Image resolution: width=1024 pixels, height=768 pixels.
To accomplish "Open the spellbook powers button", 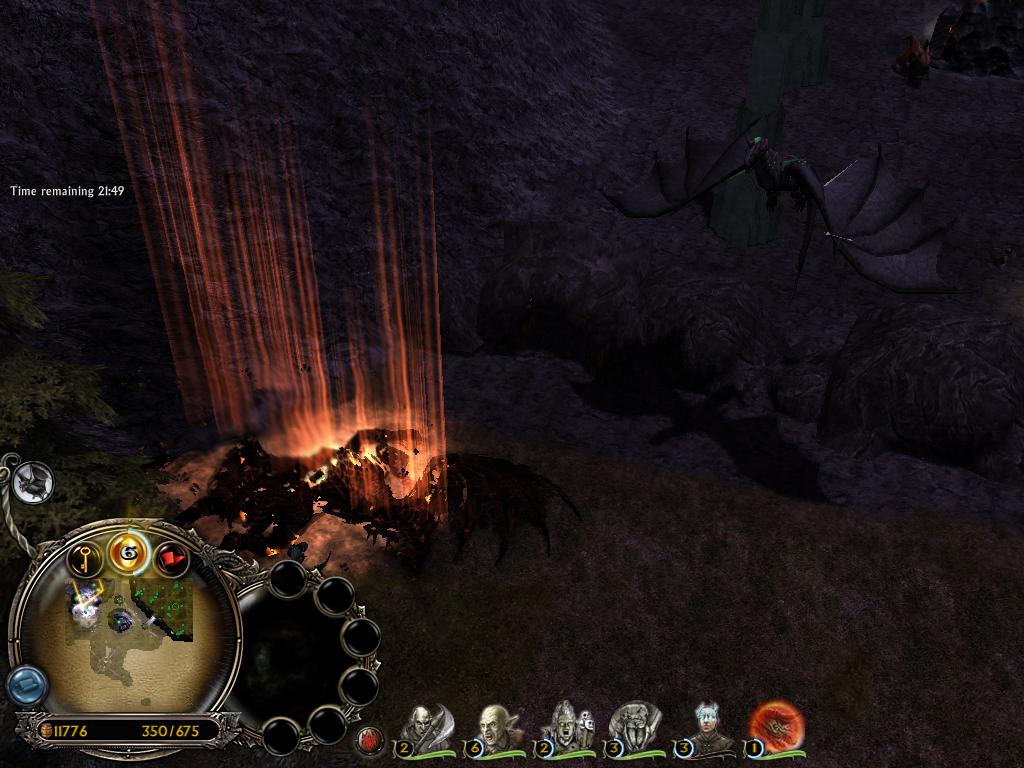I will [x=129, y=550].
